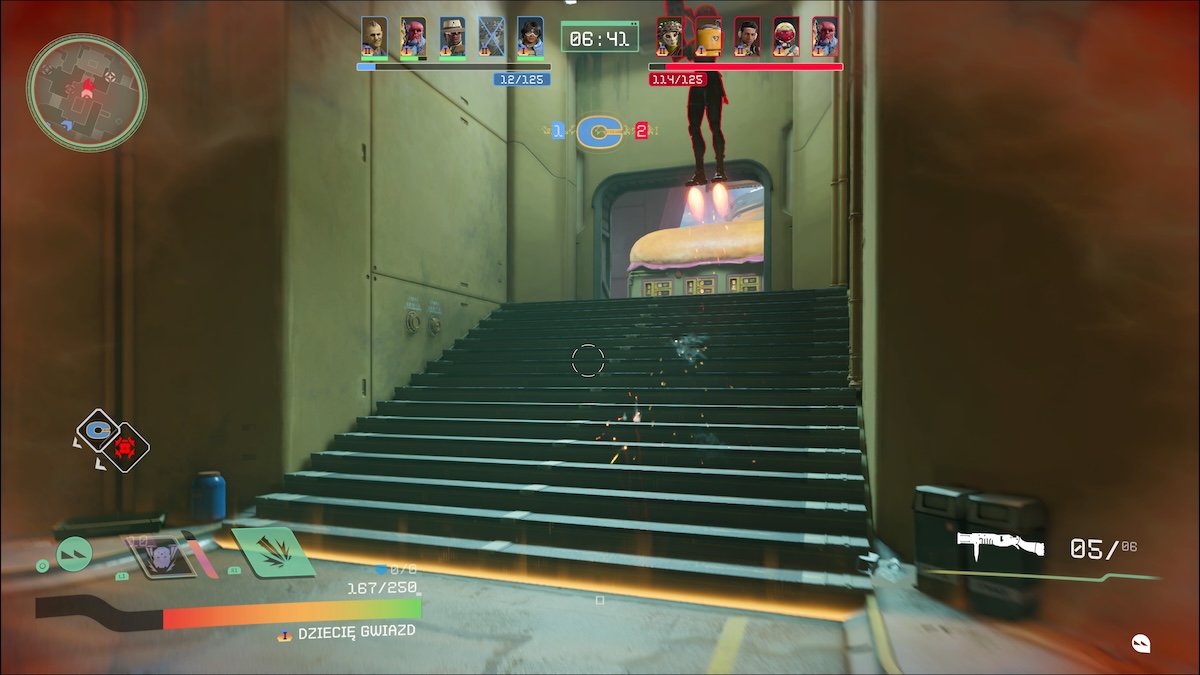1200x675 pixels.
Task: Click the capture zone C objective marker
Action: [600, 130]
